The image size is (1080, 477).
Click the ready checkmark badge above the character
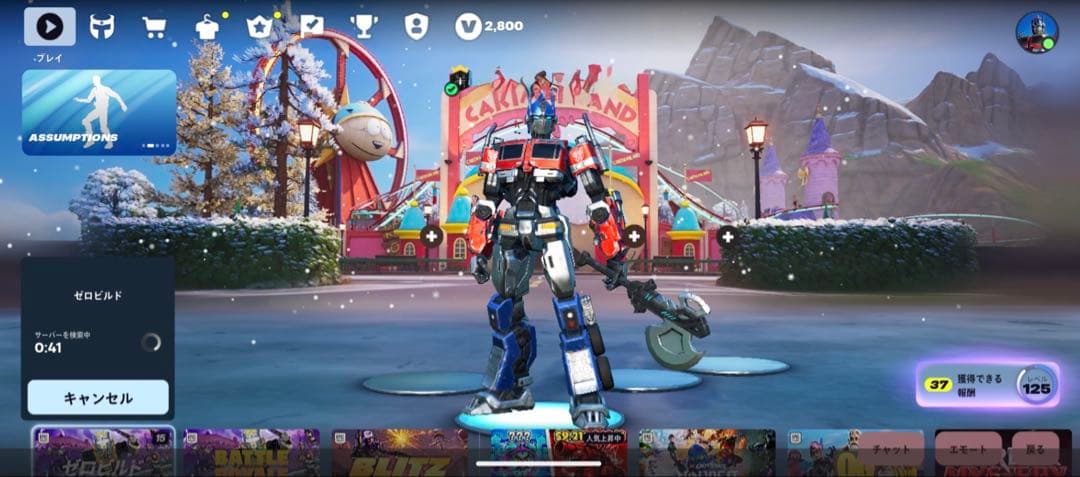click(451, 89)
